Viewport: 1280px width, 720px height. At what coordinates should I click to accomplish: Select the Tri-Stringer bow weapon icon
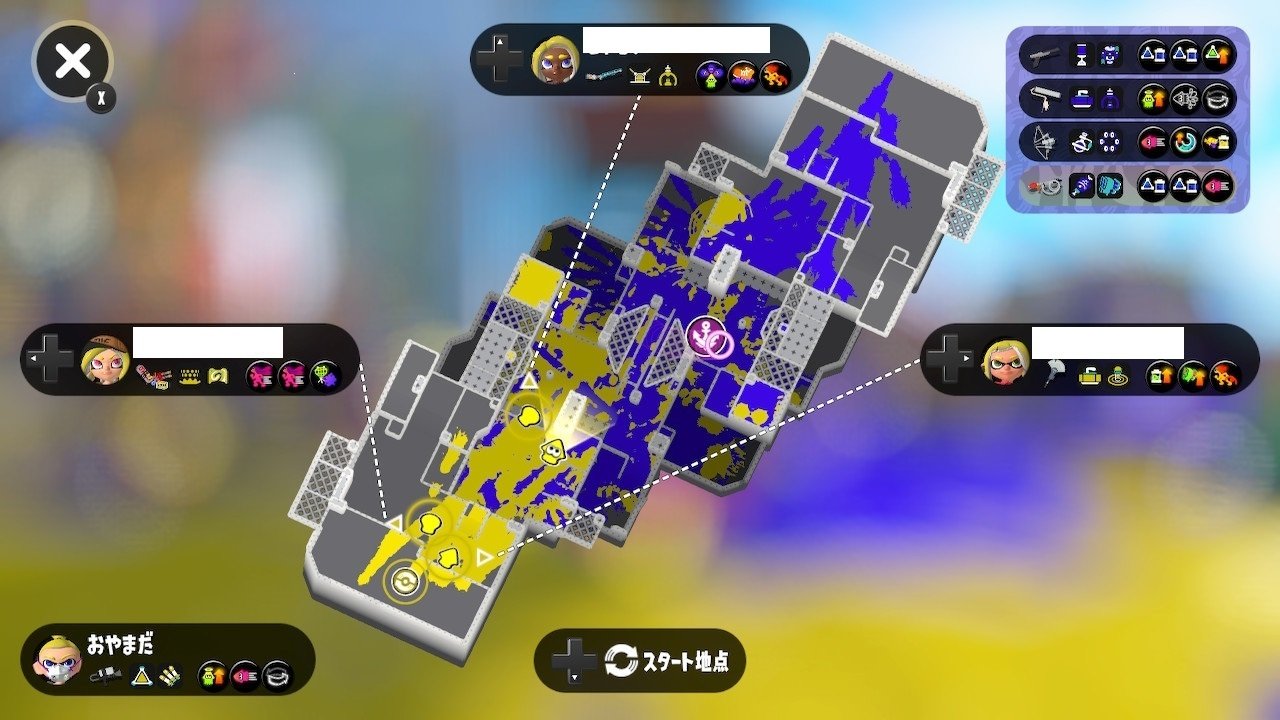(x=1042, y=142)
